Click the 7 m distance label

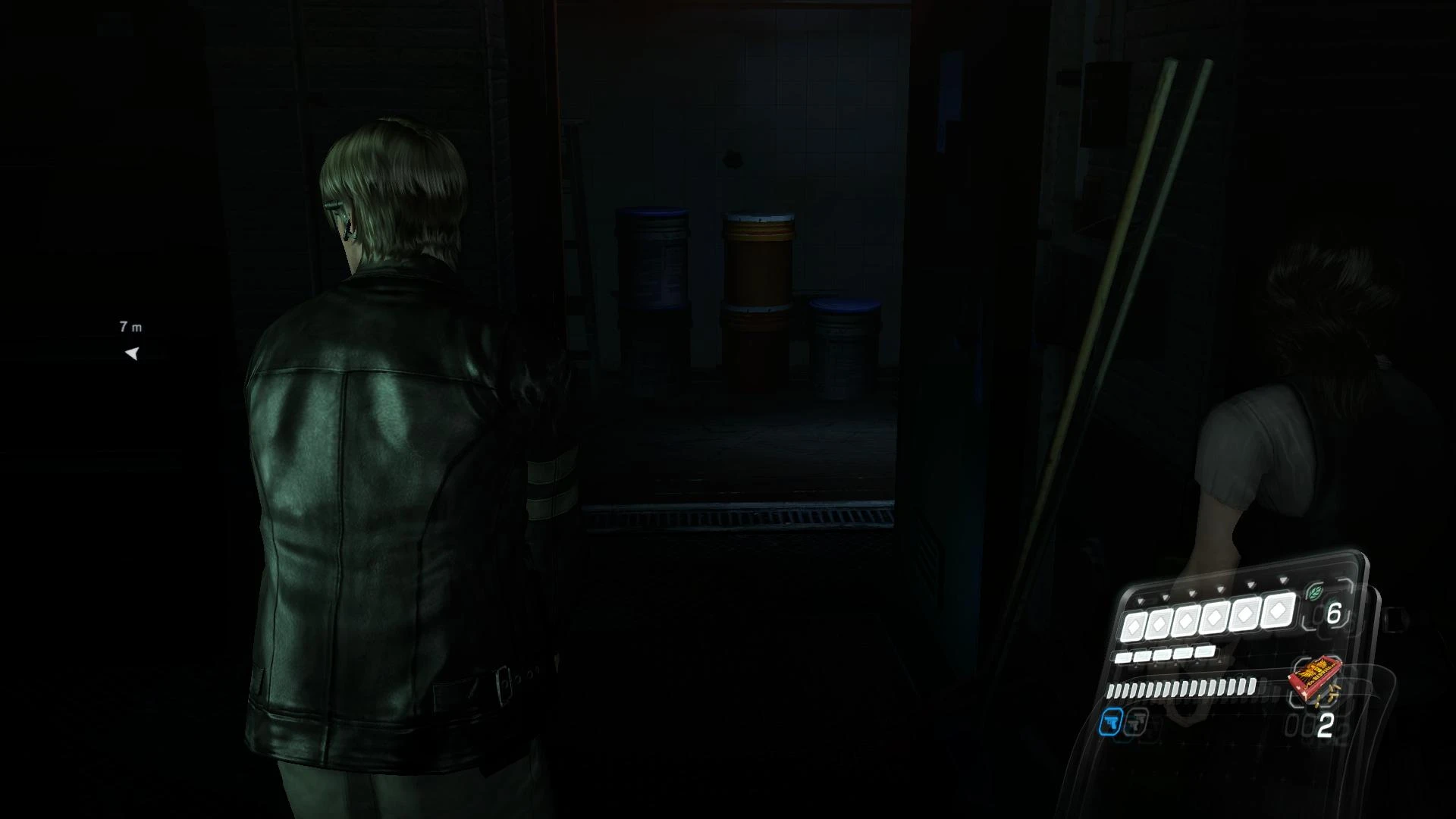click(129, 326)
